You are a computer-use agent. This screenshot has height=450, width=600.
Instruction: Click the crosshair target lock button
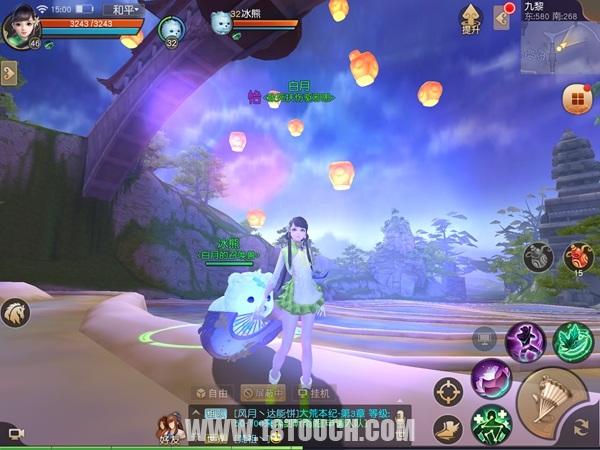click(449, 391)
